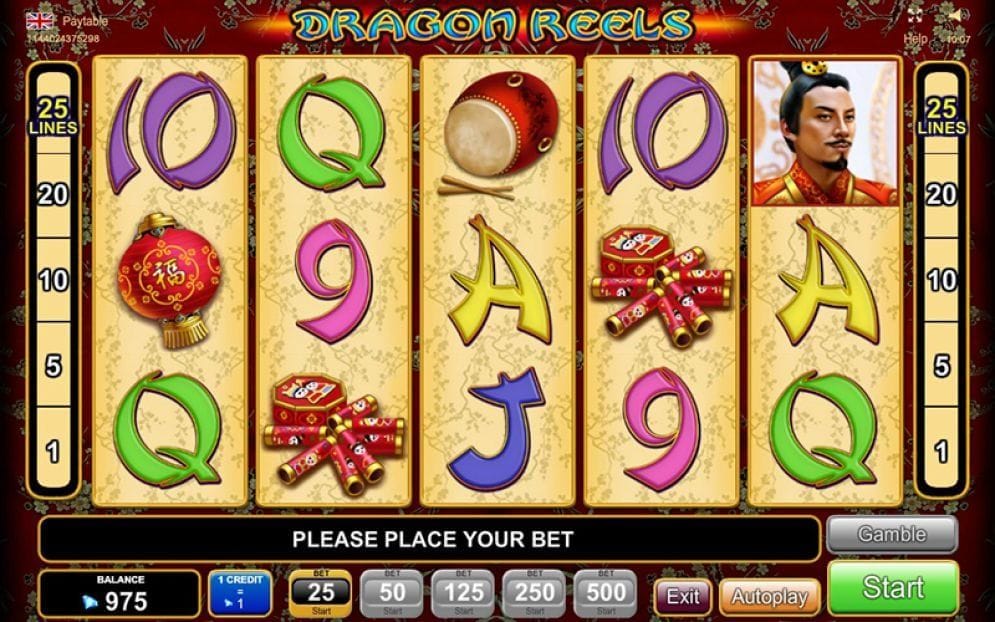Choose the 50 bet amount
This screenshot has height=622, width=995.
pos(392,594)
